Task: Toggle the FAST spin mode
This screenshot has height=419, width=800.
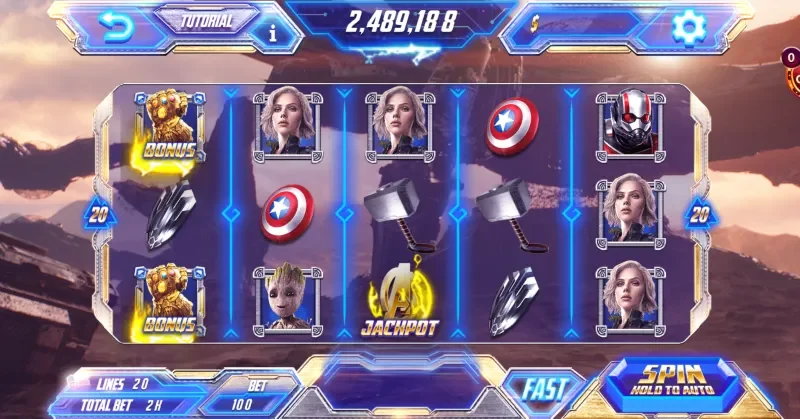Action: (x=543, y=389)
